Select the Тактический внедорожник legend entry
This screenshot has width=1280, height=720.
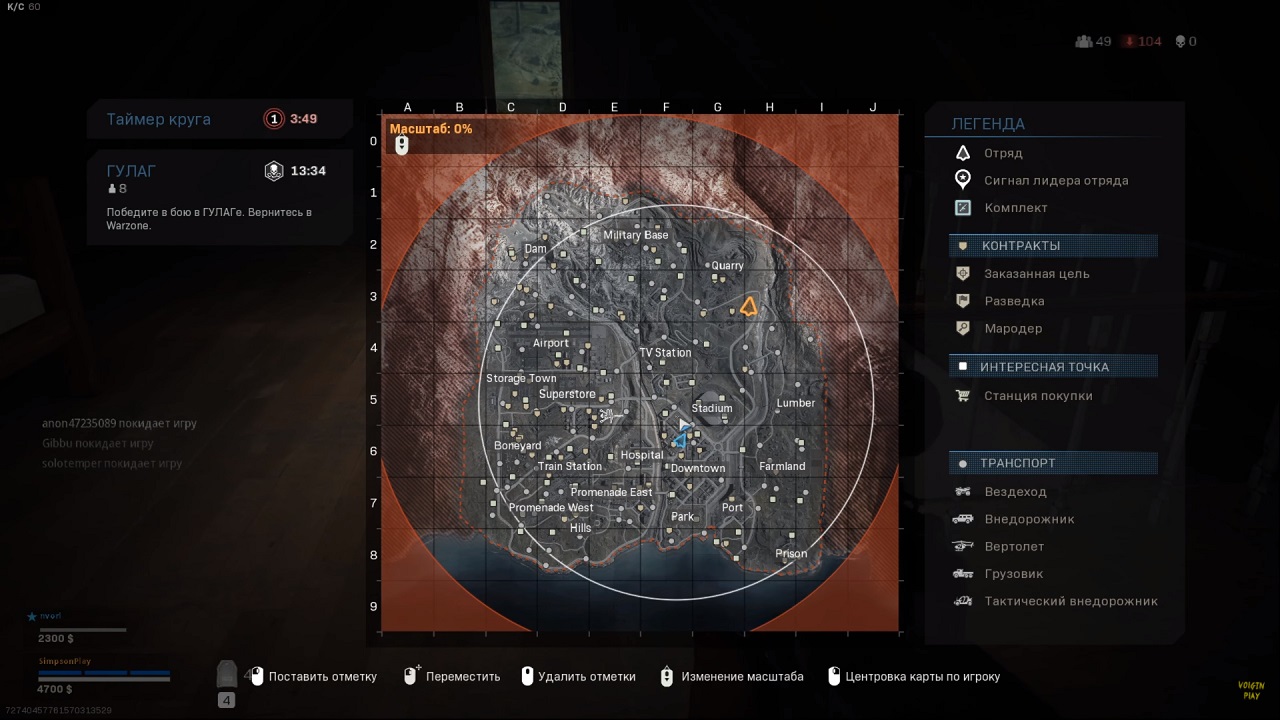pos(1070,601)
